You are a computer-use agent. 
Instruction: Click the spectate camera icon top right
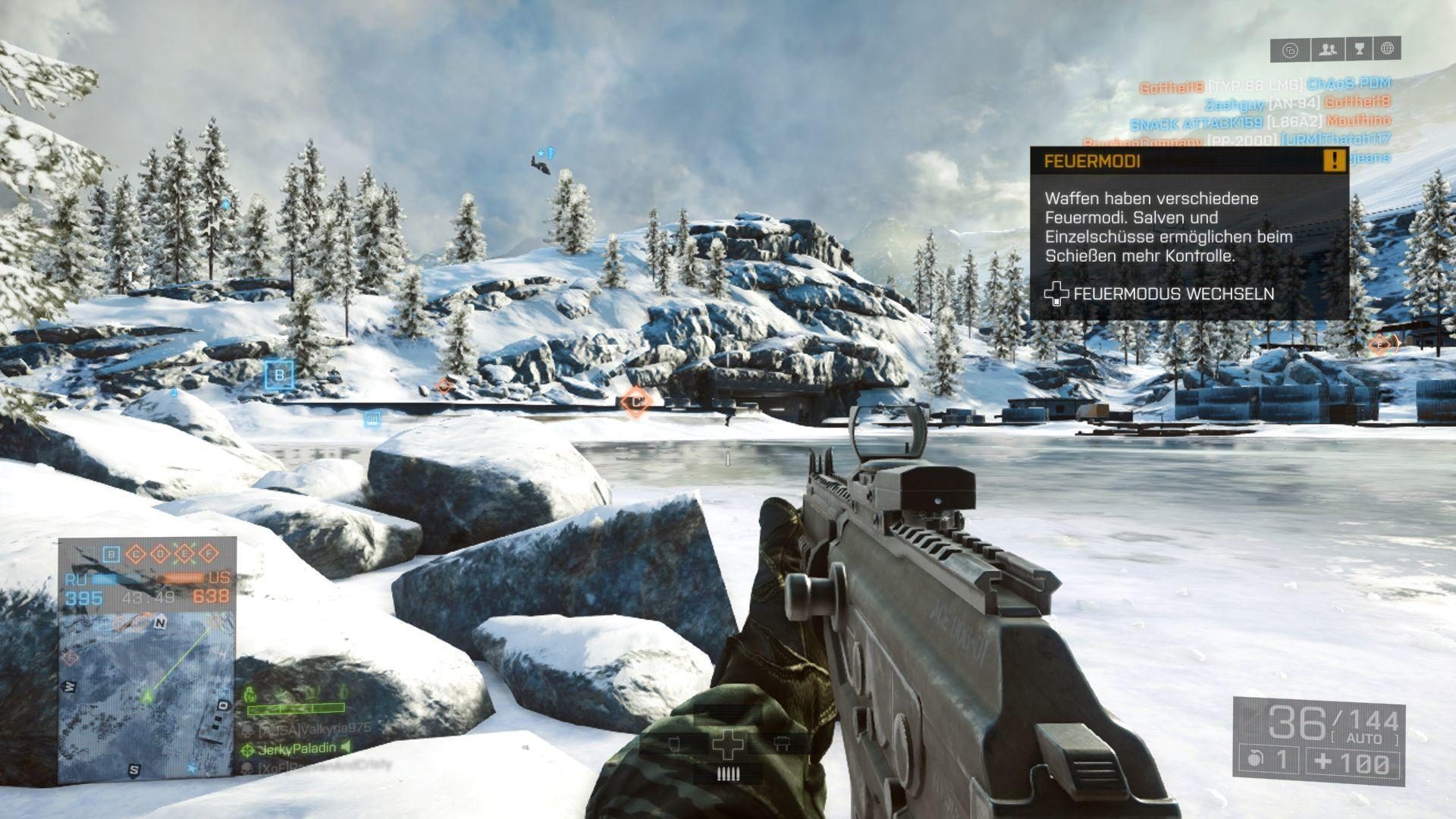[1290, 50]
